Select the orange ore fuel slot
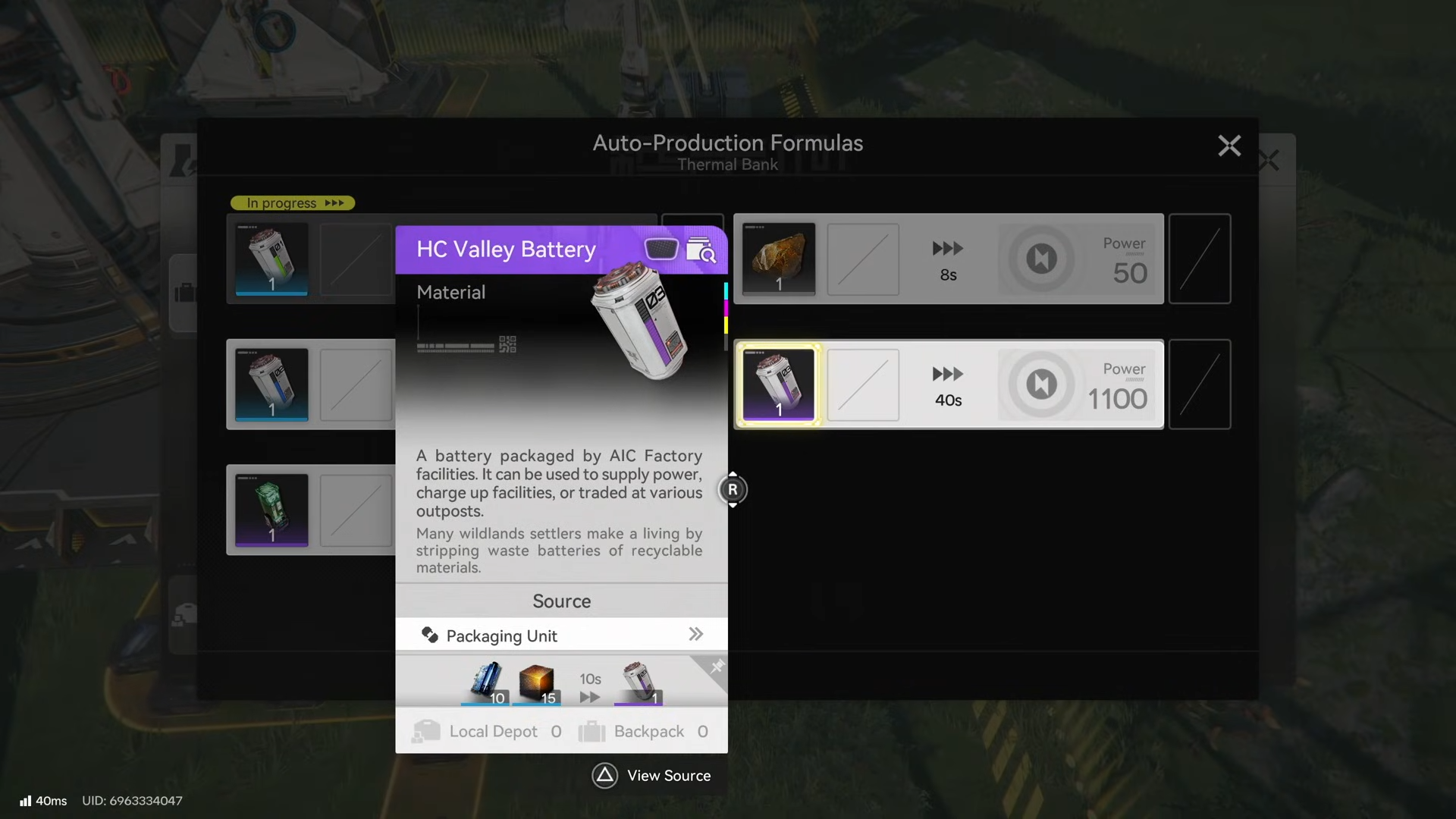The width and height of the screenshot is (1456, 819). click(x=779, y=259)
